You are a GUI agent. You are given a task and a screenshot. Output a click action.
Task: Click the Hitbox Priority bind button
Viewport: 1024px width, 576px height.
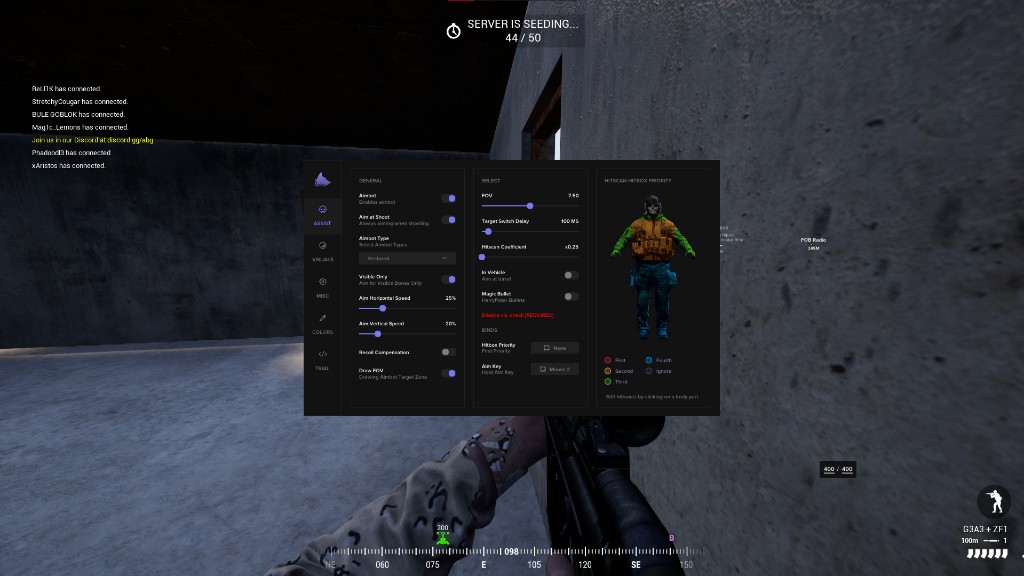point(554,348)
